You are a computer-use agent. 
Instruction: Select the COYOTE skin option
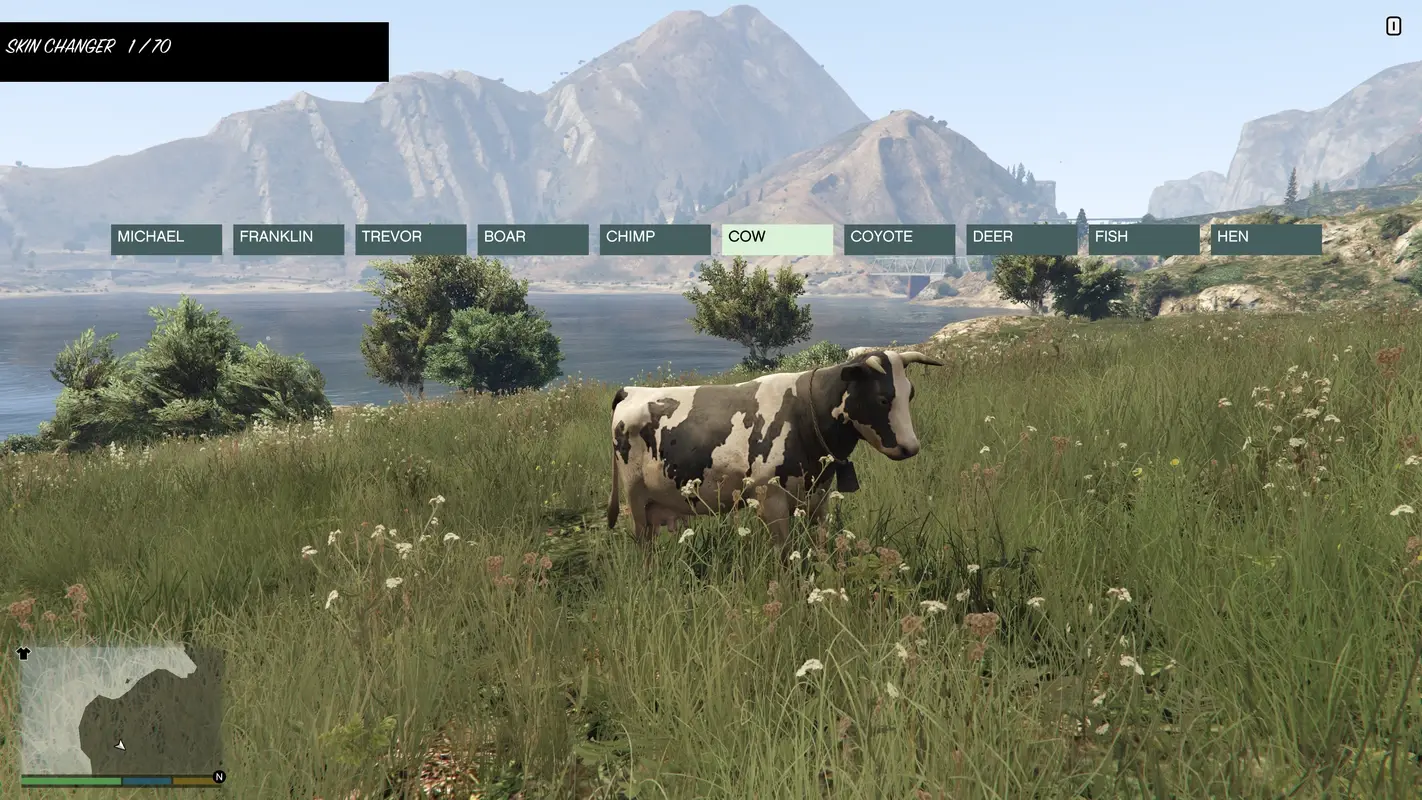(x=898, y=237)
